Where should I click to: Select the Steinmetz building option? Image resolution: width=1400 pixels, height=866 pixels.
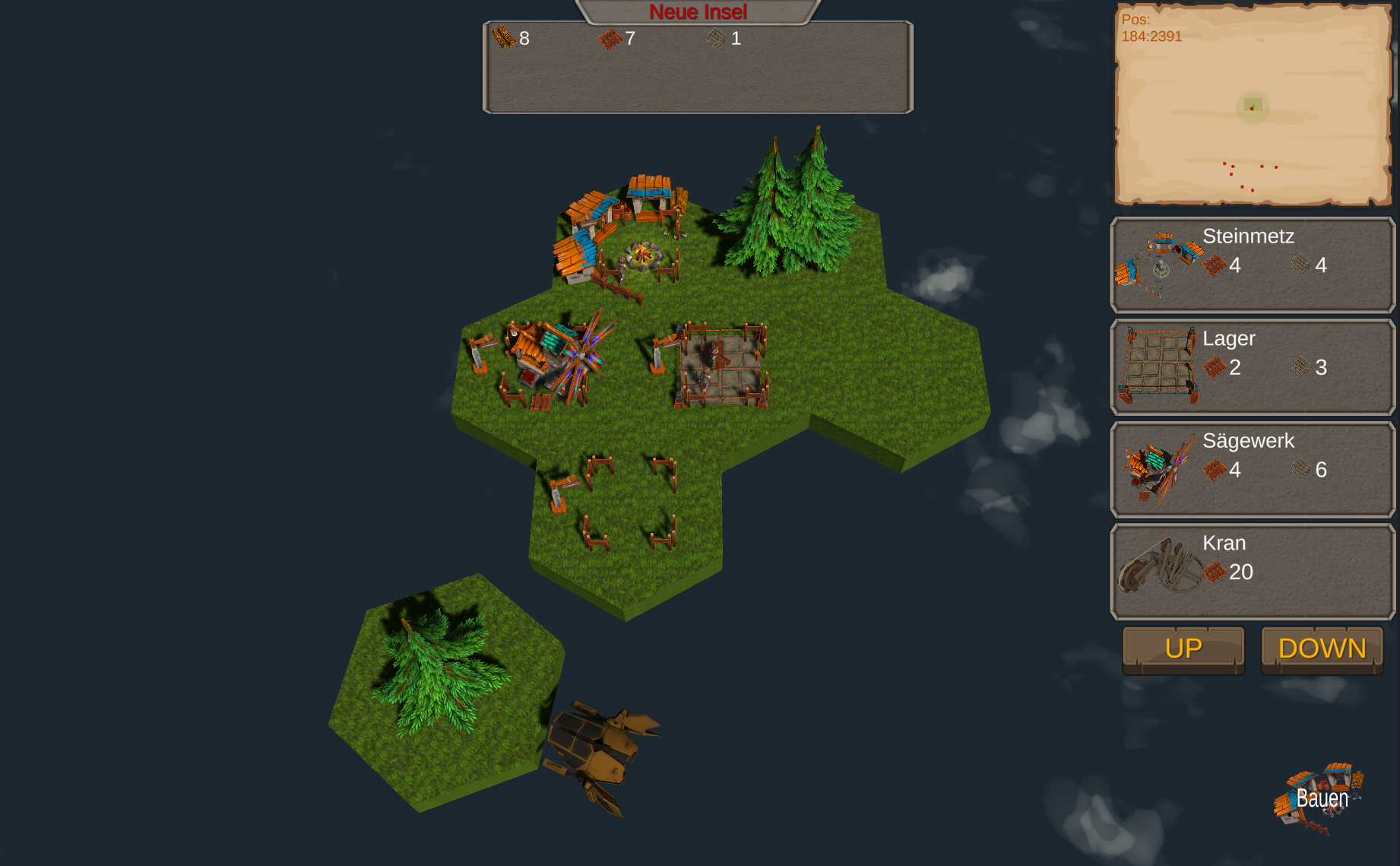point(1252,265)
